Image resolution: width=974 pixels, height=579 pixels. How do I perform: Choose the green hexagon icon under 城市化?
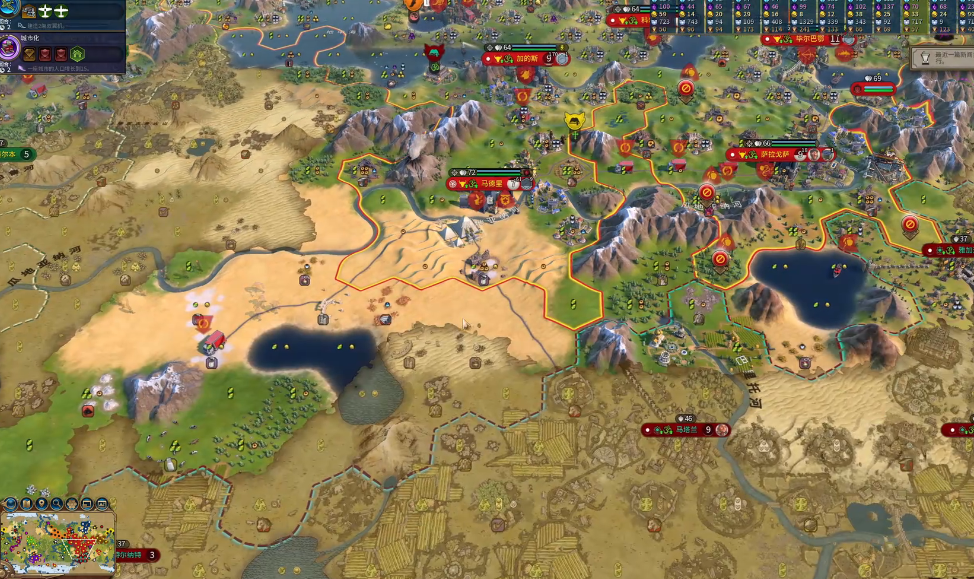78,53
